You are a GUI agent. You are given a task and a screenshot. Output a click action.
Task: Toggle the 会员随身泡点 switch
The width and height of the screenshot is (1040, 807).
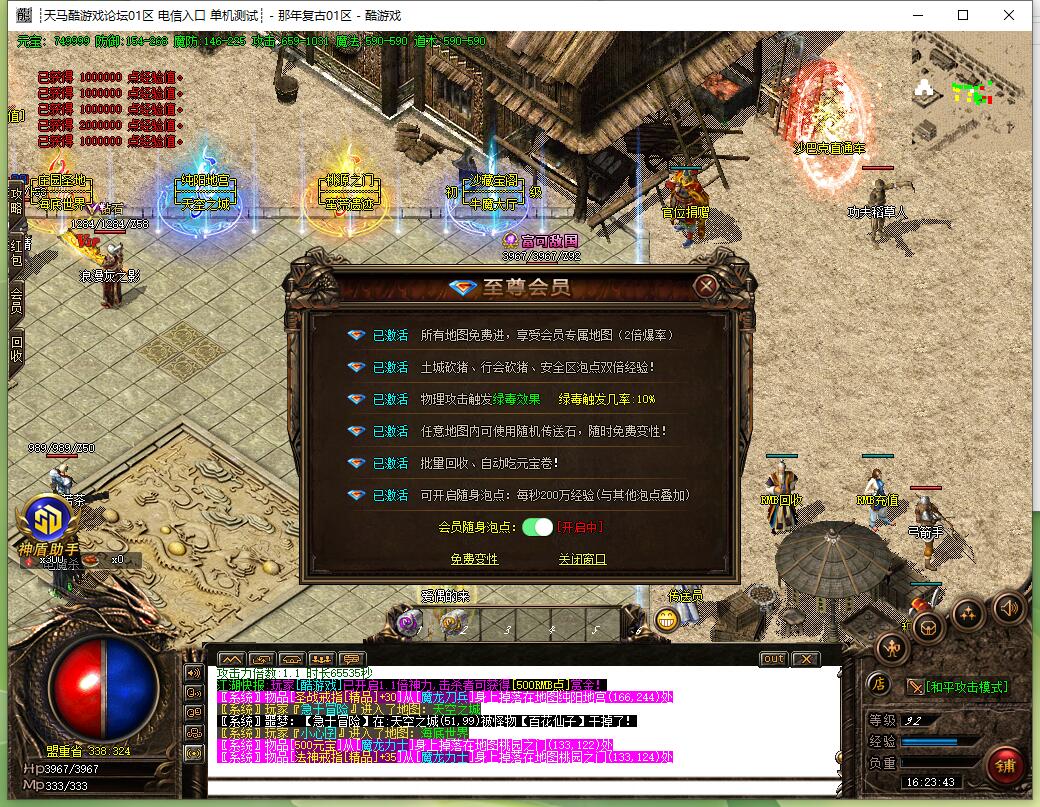point(537,527)
